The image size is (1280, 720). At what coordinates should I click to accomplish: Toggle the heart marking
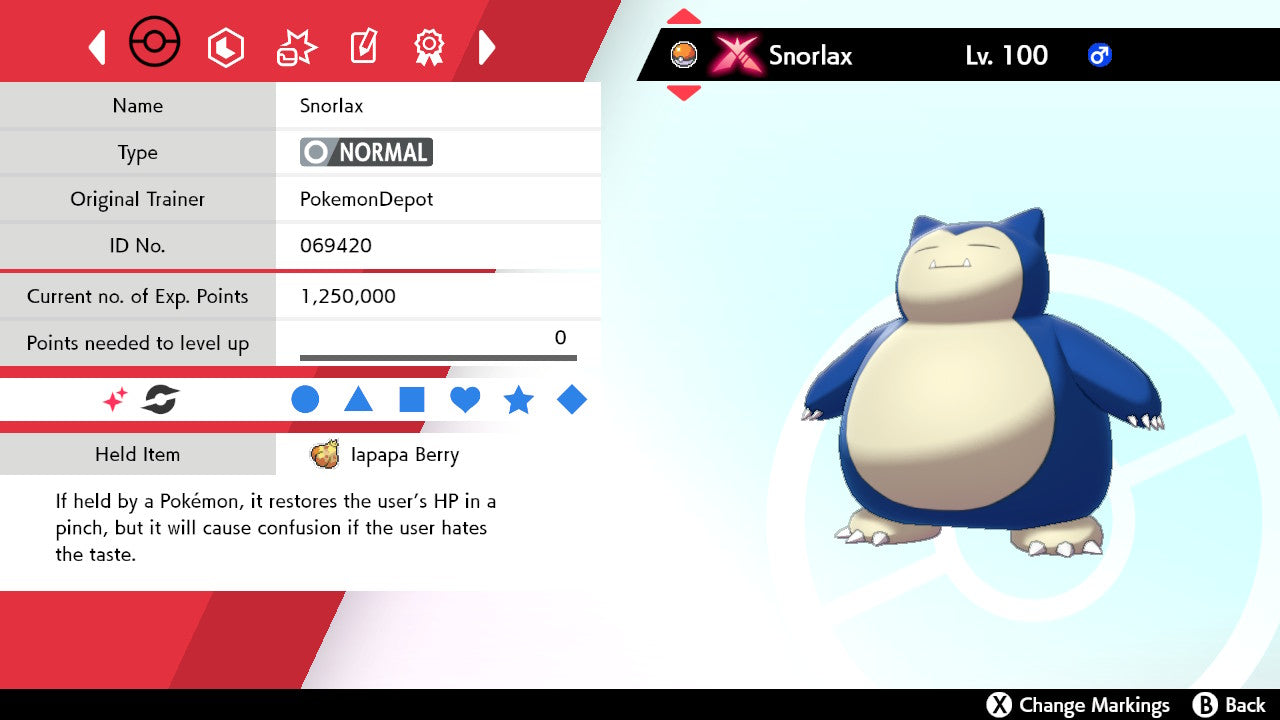(465, 400)
